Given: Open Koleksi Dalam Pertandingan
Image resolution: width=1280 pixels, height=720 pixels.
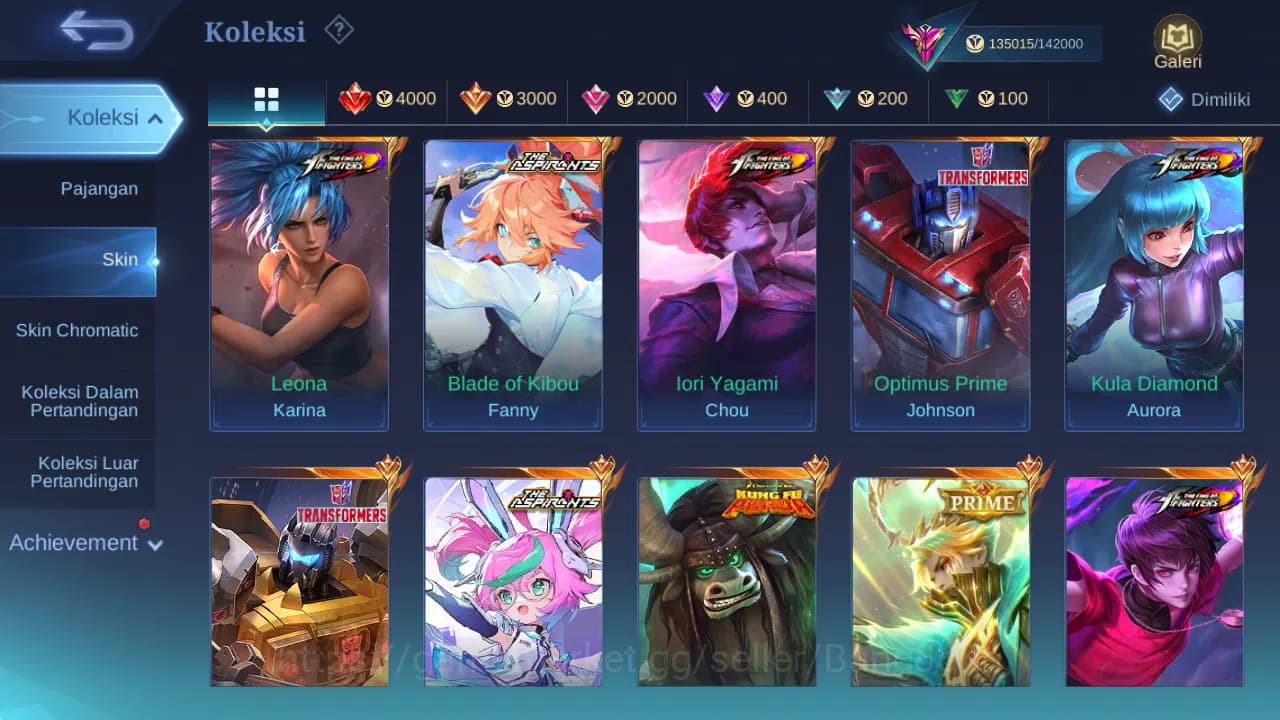Looking at the screenshot, I should (x=78, y=401).
